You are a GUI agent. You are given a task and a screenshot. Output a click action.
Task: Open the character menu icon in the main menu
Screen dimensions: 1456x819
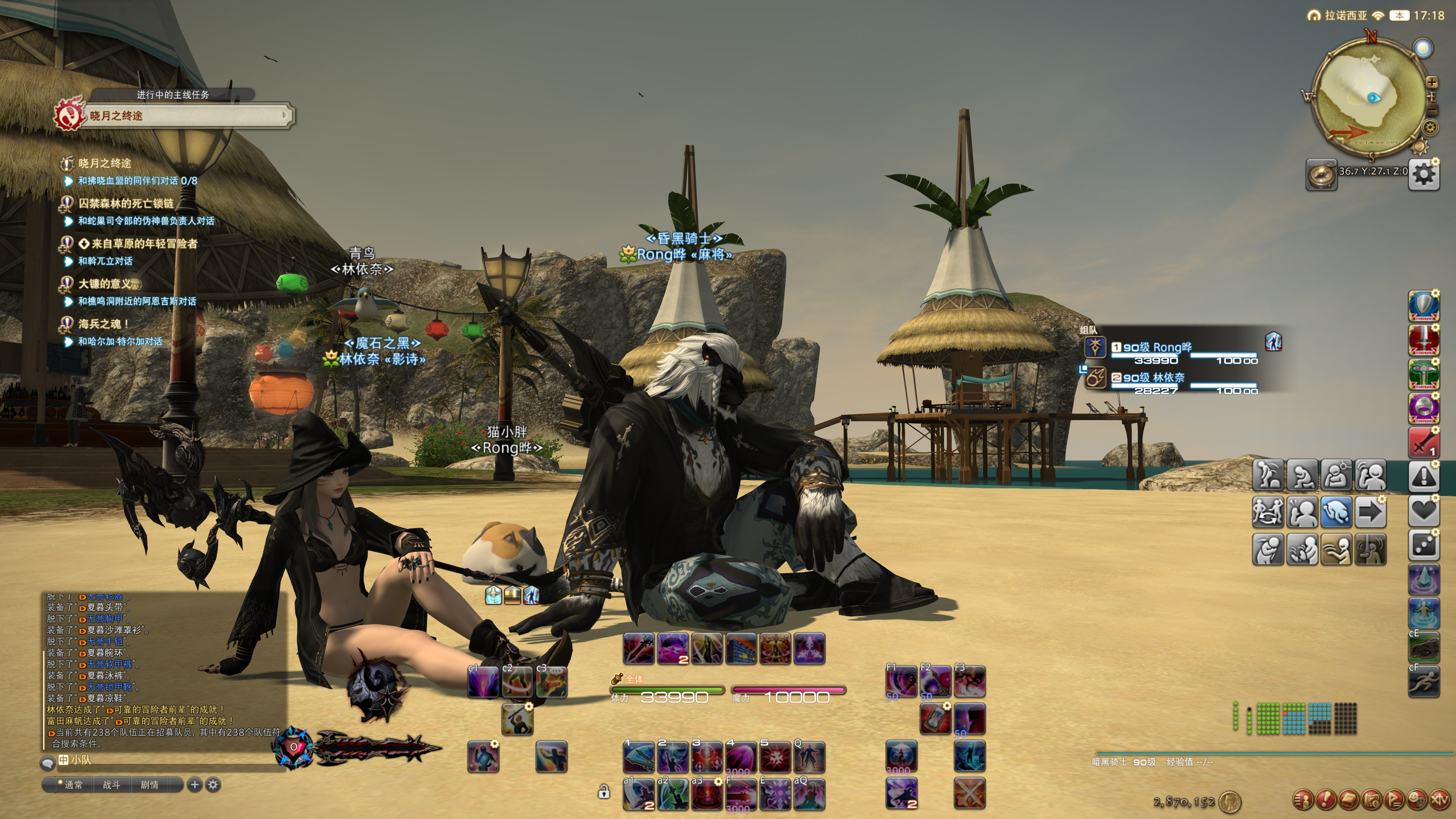(1303, 800)
